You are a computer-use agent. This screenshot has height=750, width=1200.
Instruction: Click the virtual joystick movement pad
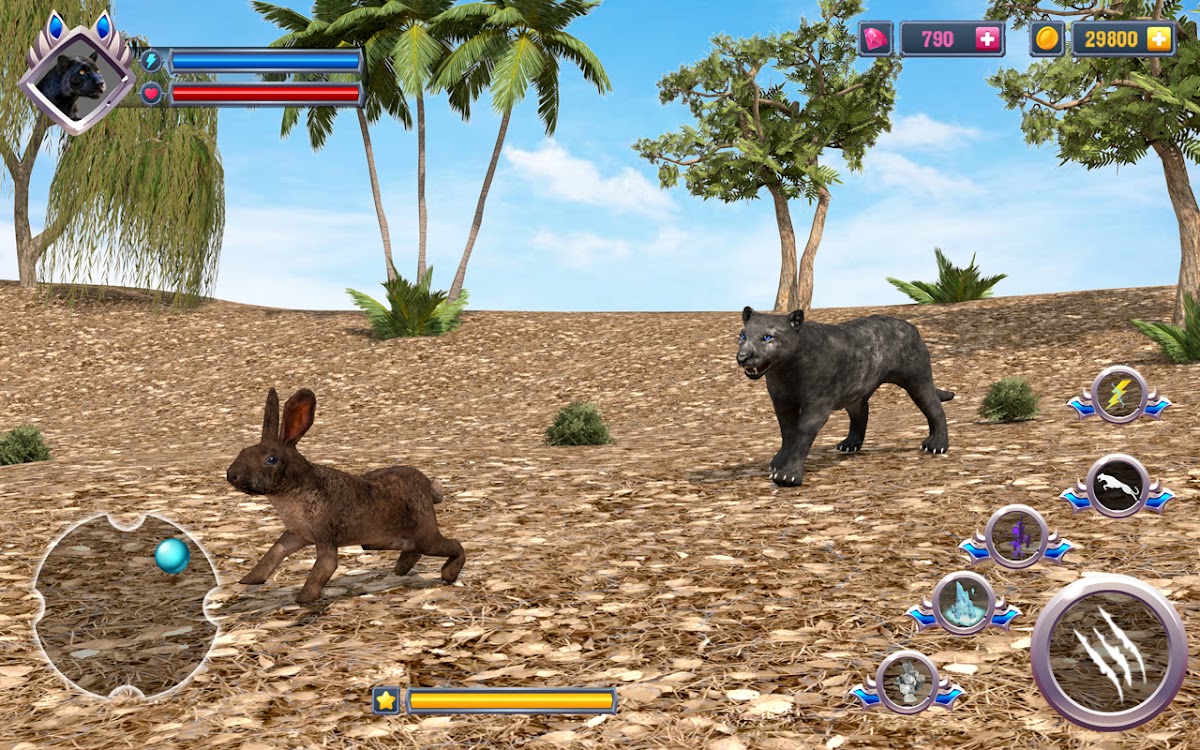[x=126, y=605]
